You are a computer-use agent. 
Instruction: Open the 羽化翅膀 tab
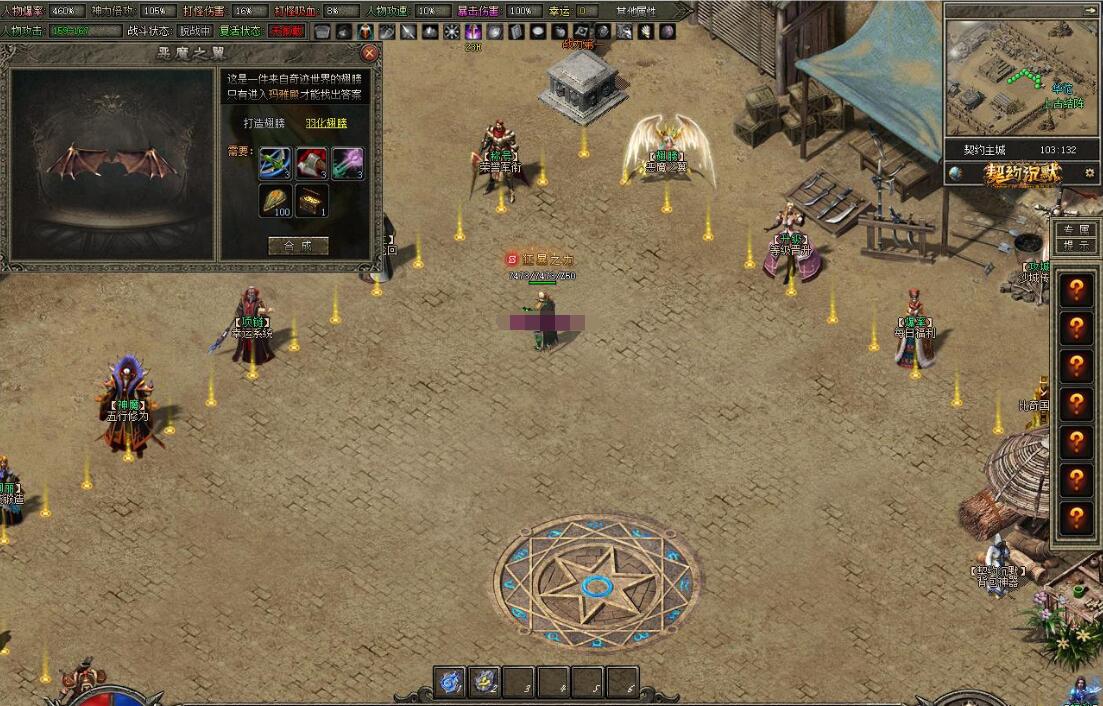326,123
